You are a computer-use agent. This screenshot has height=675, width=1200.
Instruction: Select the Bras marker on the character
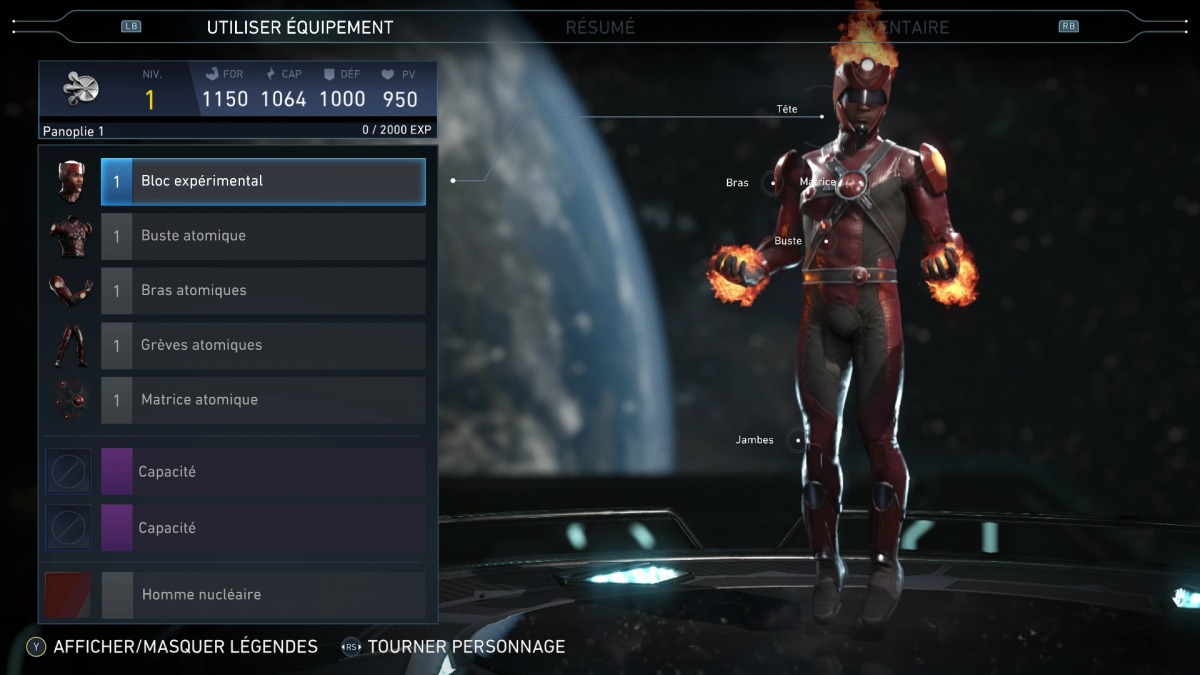point(771,183)
